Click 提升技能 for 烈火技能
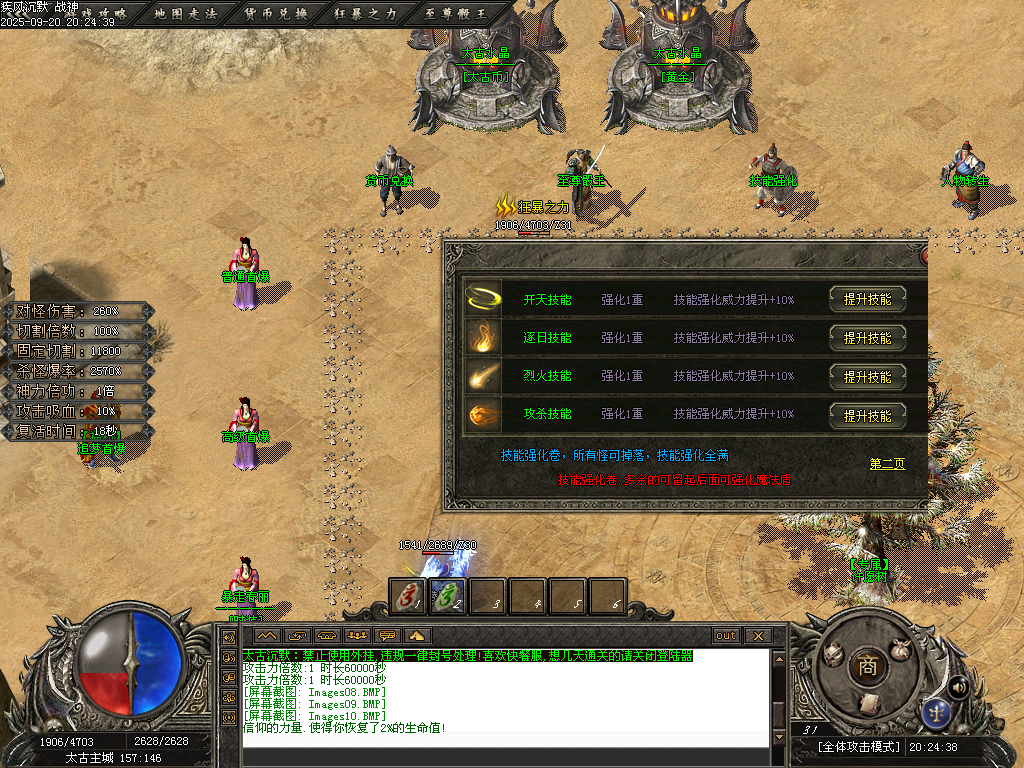Screen dimensions: 1024x768 click(867, 376)
